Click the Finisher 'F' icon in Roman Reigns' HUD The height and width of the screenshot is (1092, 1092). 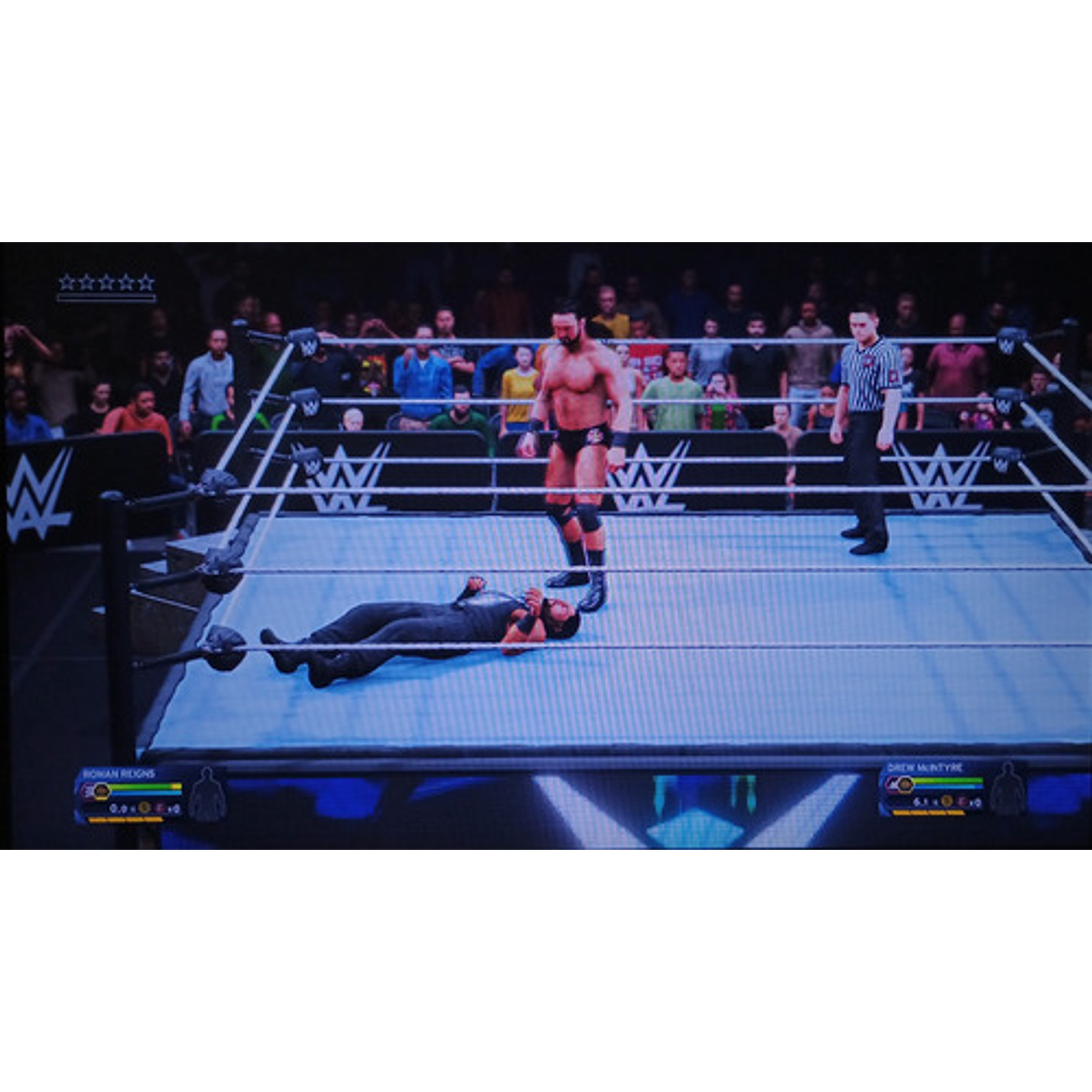point(161,808)
